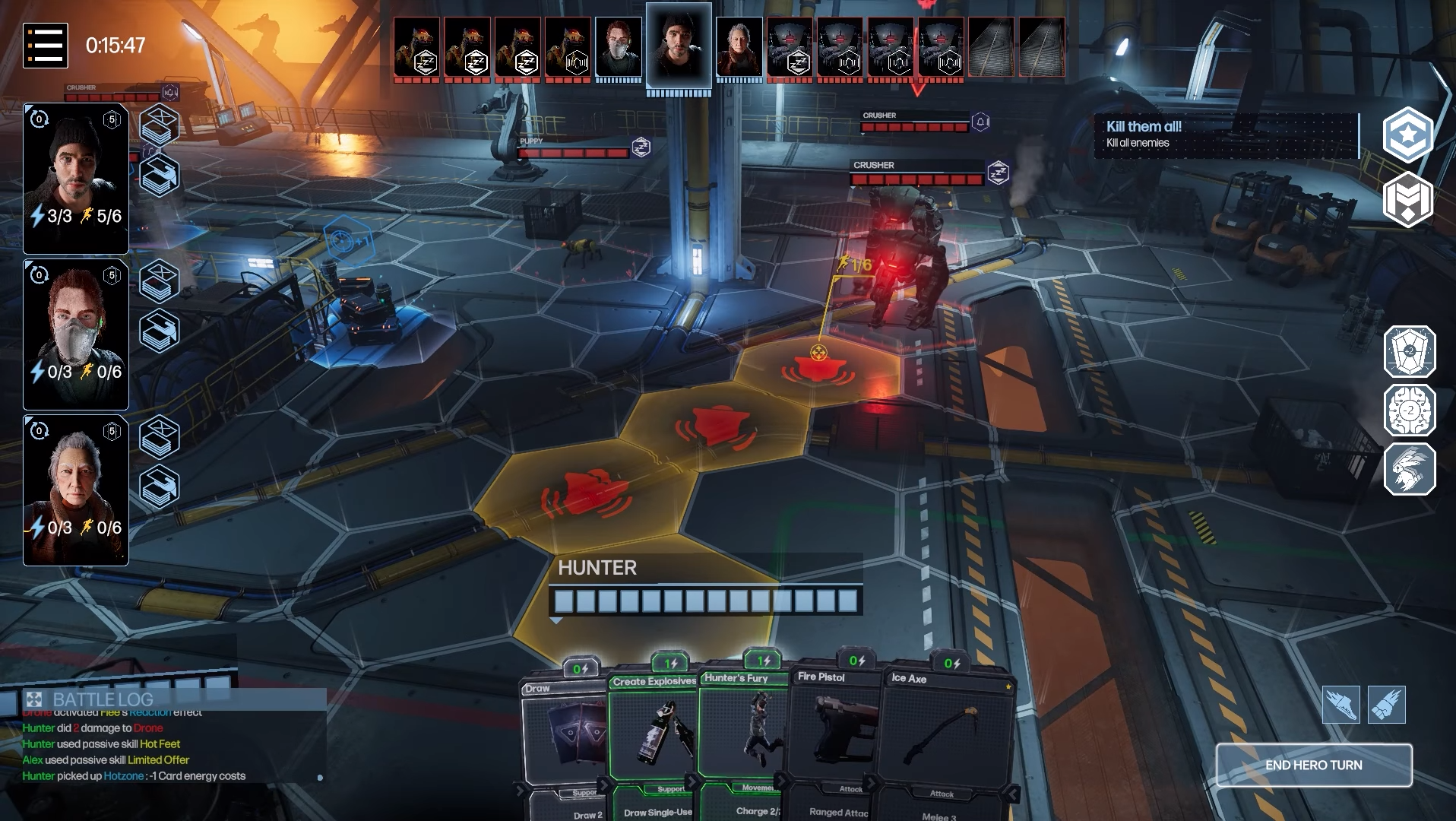Click the star hexagon icon
Image resolution: width=1456 pixels, height=821 pixels.
(1407, 135)
